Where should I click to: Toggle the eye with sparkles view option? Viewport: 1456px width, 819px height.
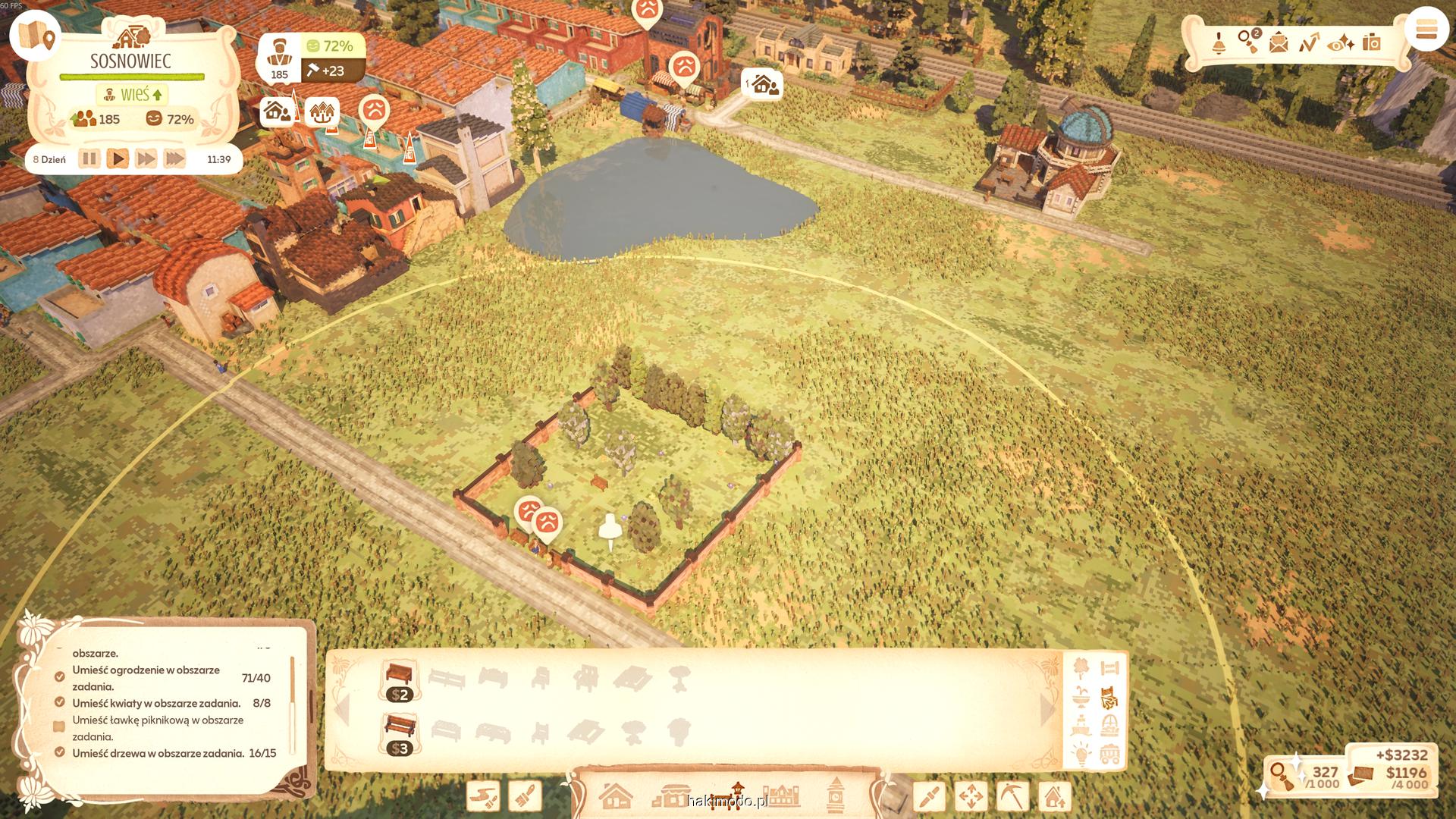[x=1341, y=43]
